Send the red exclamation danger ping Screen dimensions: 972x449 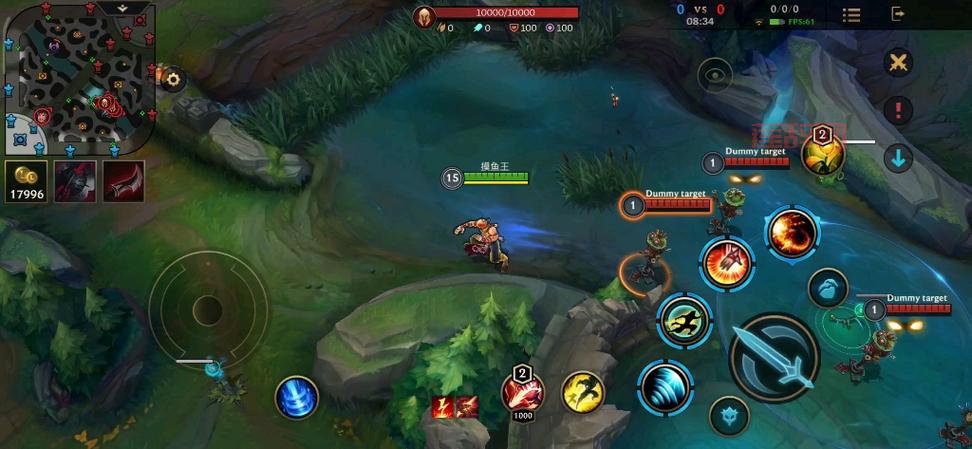(x=898, y=110)
